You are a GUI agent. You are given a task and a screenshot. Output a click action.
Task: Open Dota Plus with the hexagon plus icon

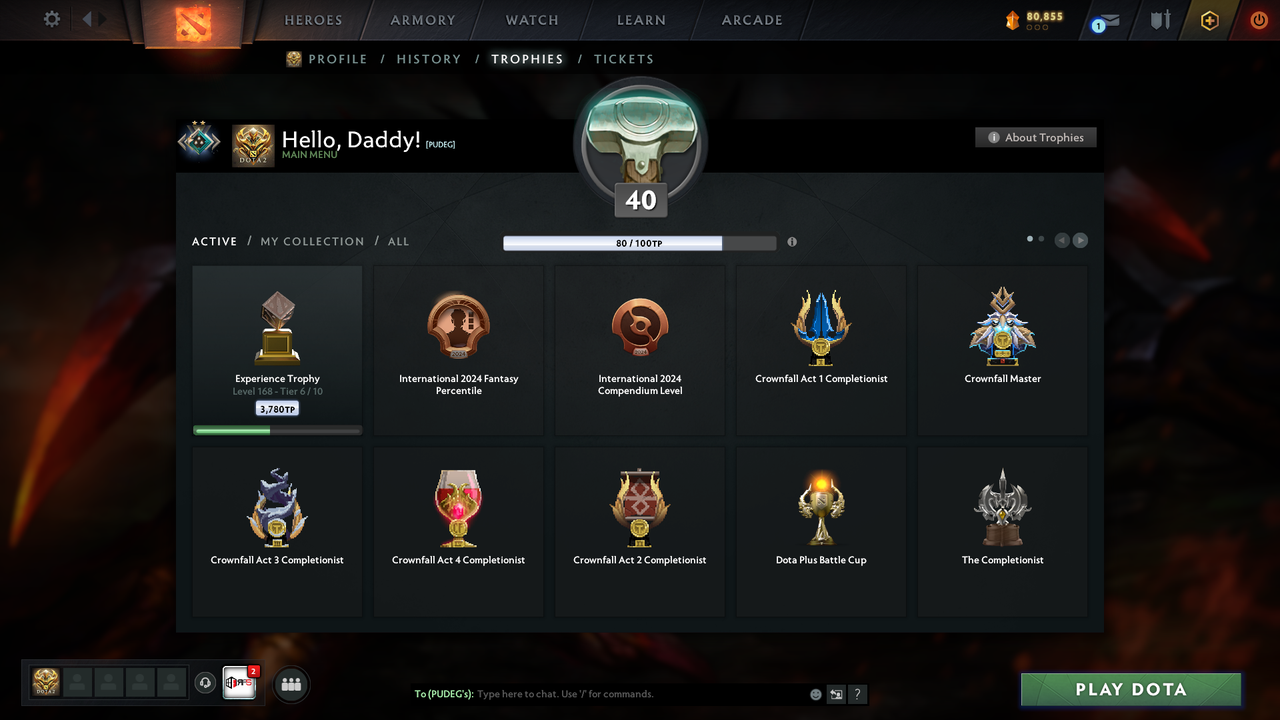pyautogui.click(x=1209, y=19)
